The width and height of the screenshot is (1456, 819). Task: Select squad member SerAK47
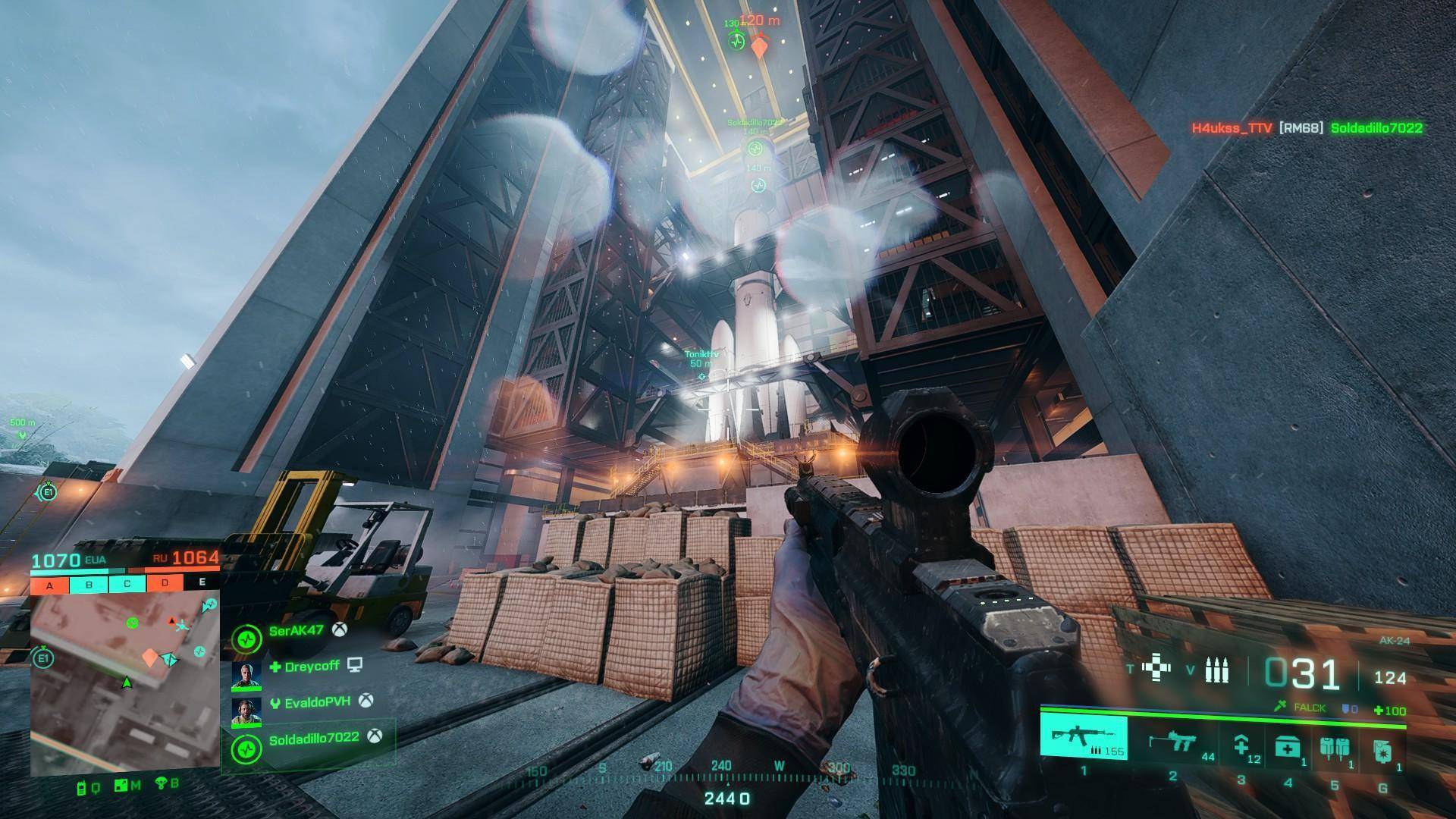coord(296,631)
